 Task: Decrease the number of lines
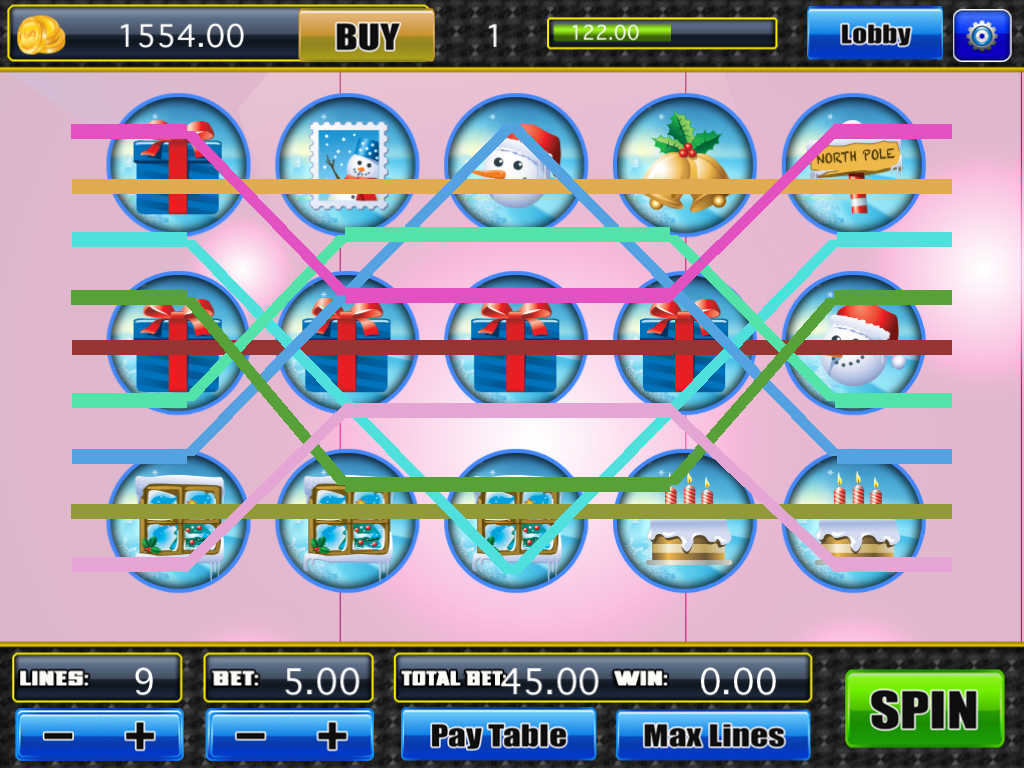pyautogui.click(x=58, y=737)
